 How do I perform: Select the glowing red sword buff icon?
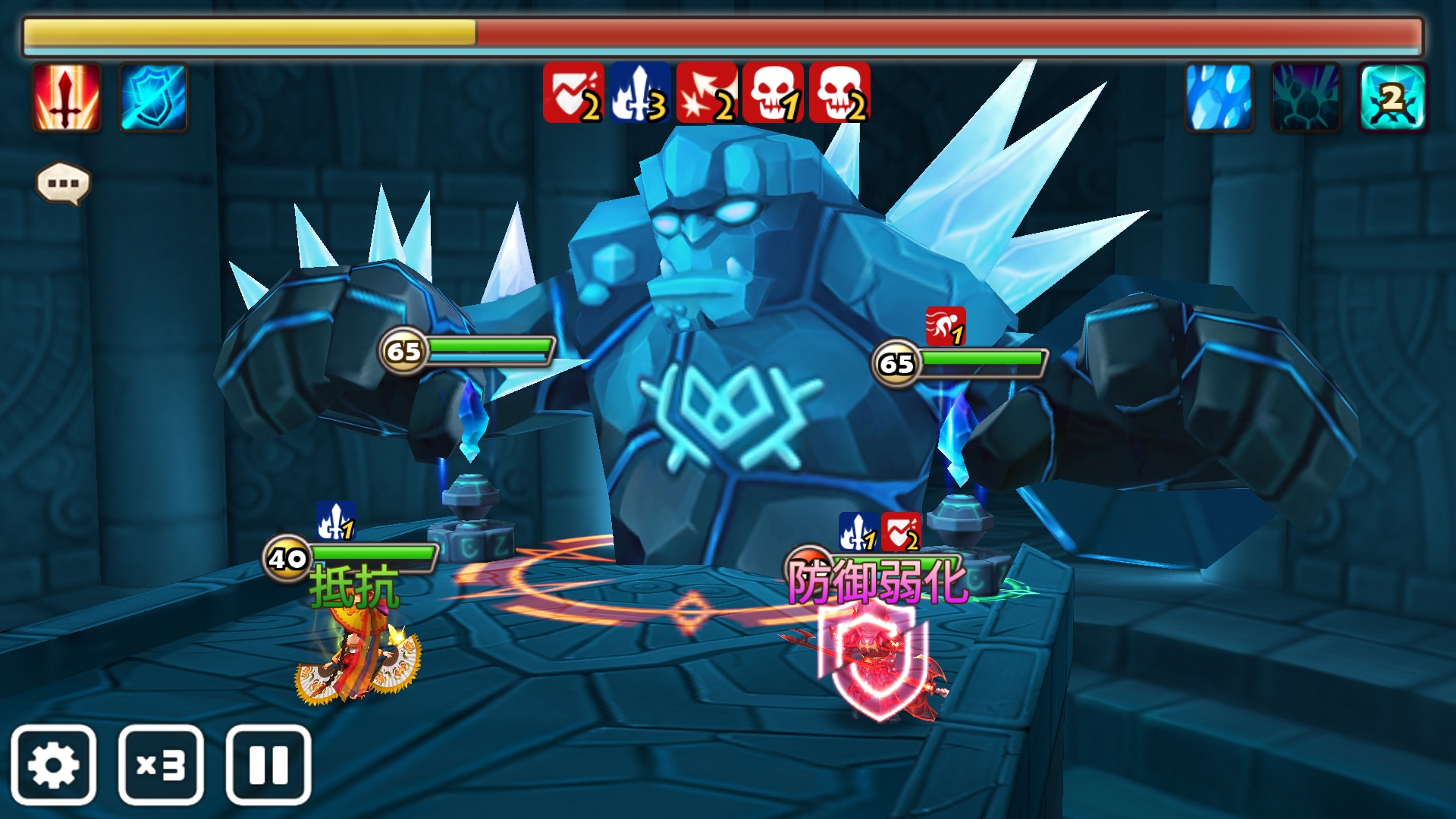[x=67, y=97]
